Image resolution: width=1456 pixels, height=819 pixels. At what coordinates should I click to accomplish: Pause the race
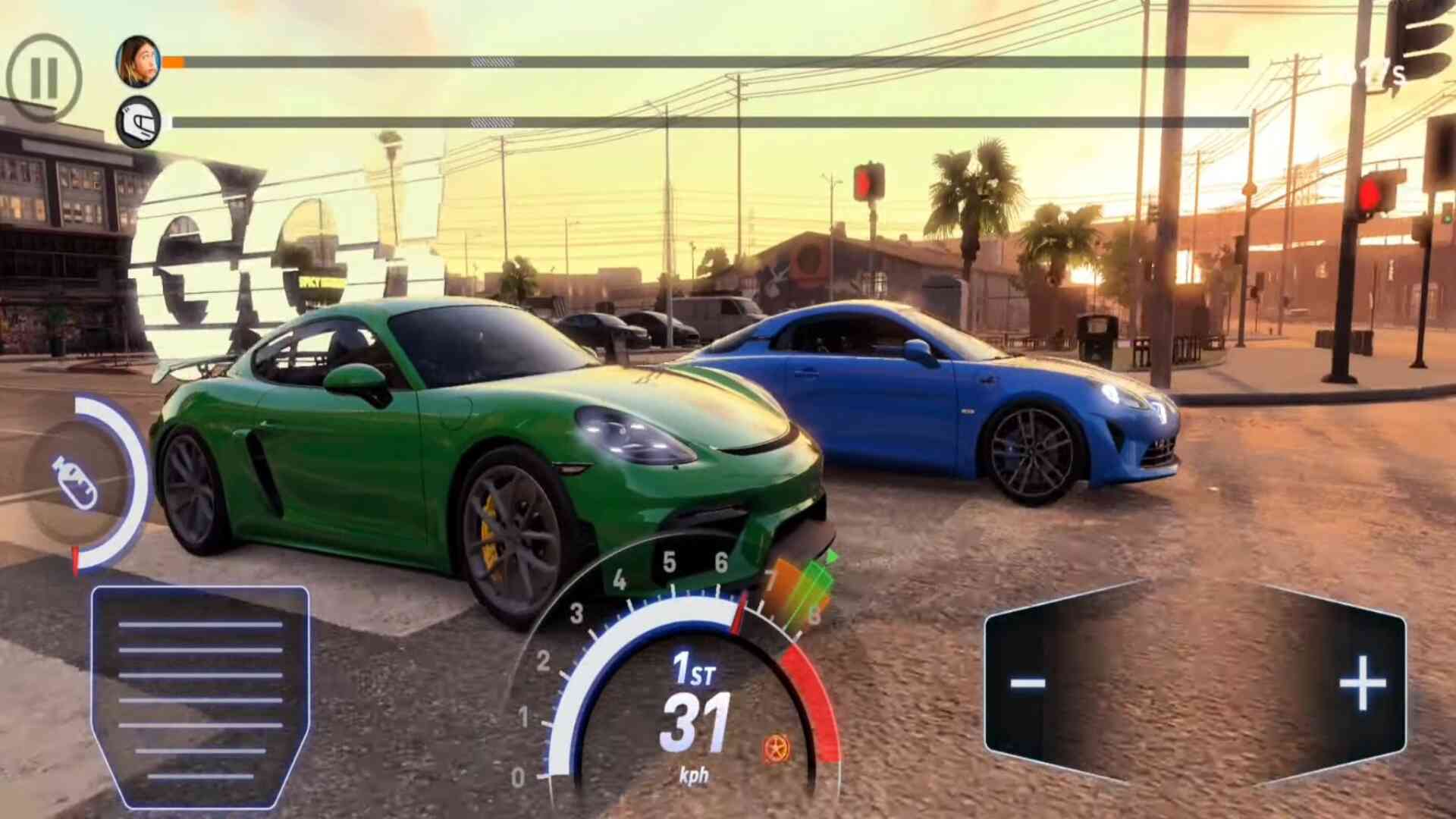[44, 77]
